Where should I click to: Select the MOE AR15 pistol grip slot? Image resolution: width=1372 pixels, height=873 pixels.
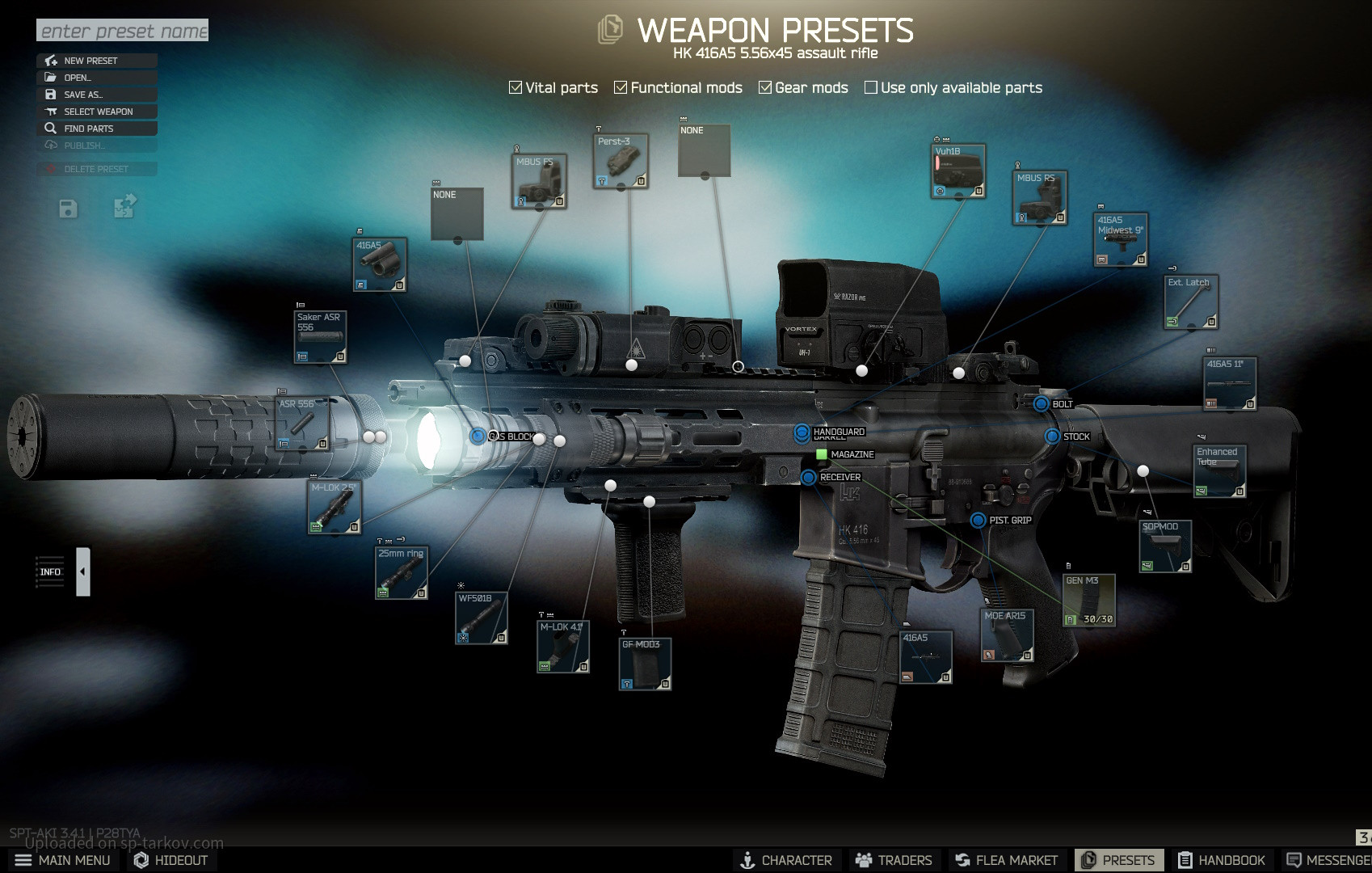1007,635
